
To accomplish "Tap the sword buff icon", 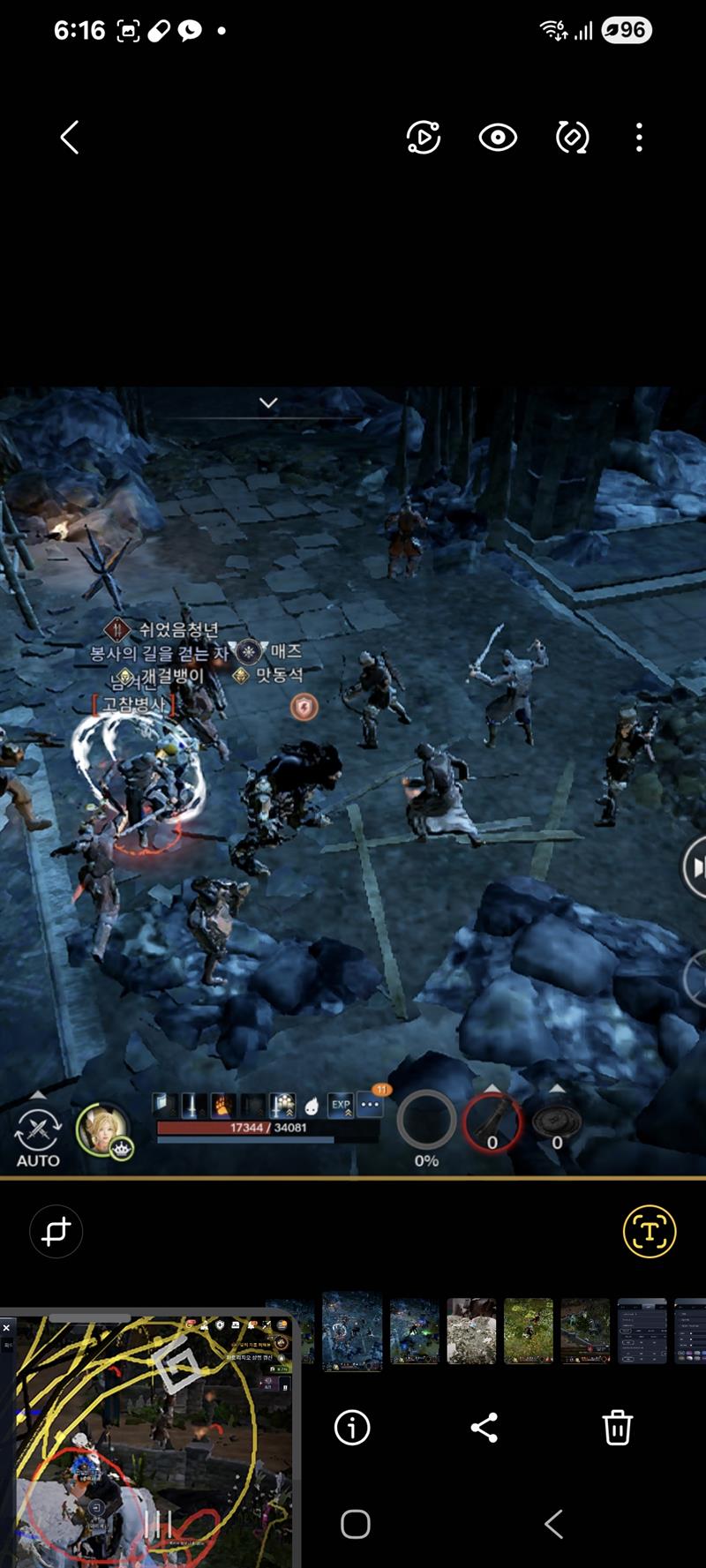I will coord(192,1105).
